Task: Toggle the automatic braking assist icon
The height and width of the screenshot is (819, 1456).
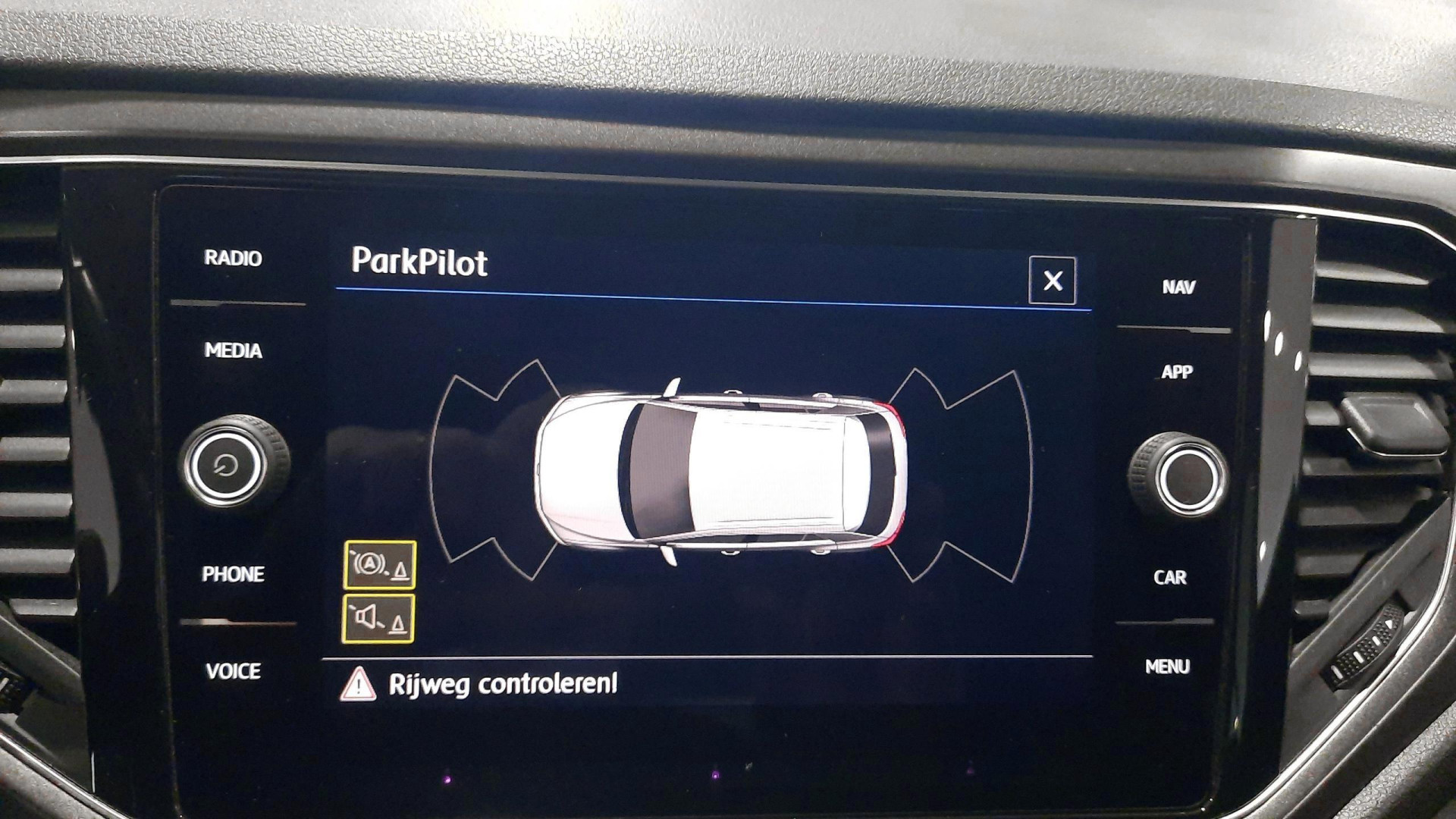Action: click(380, 565)
